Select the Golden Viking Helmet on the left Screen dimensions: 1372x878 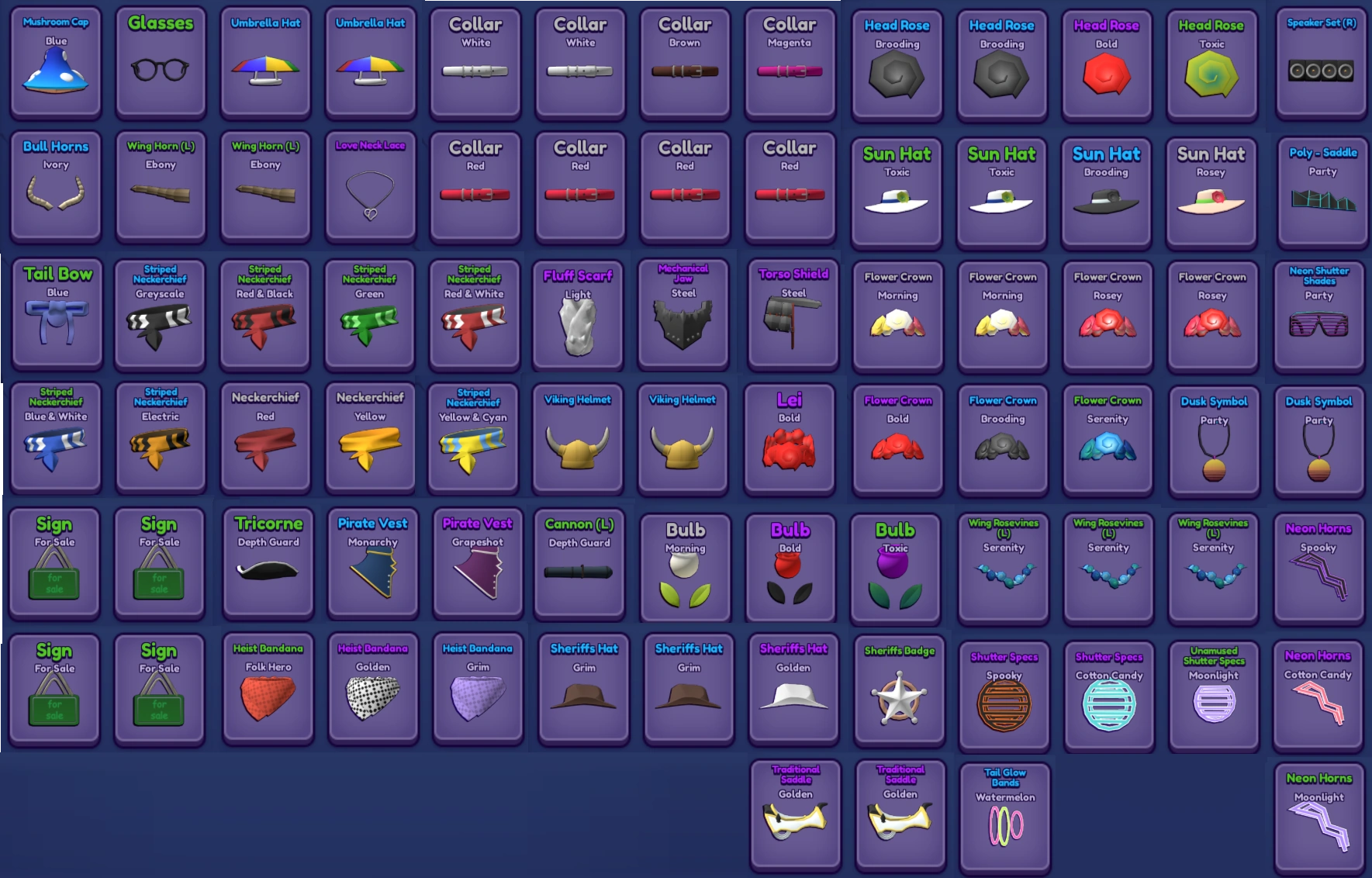point(579,438)
